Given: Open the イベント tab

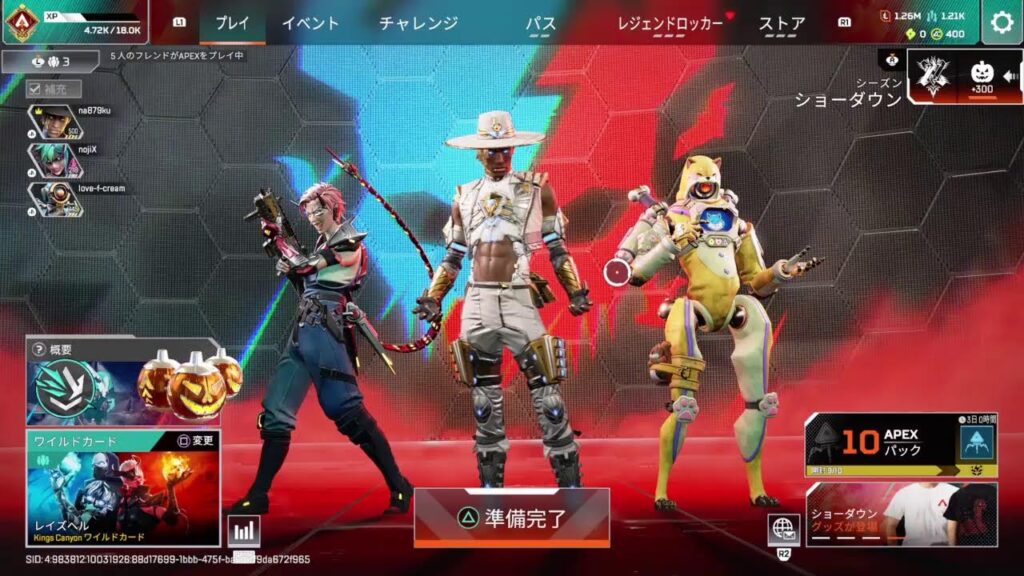Looking at the screenshot, I should [x=310, y=23].
